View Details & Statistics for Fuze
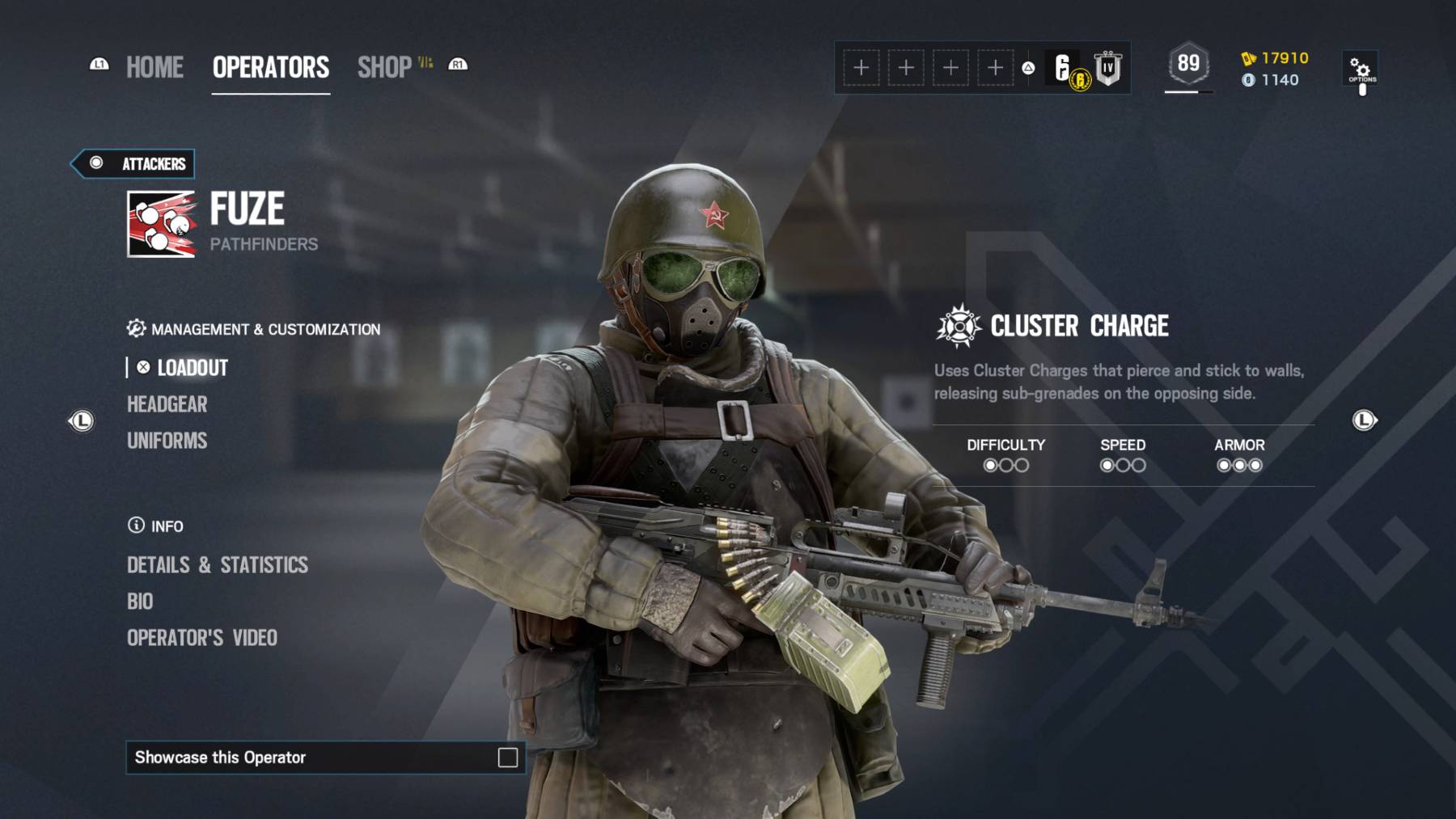 point(217,565)
